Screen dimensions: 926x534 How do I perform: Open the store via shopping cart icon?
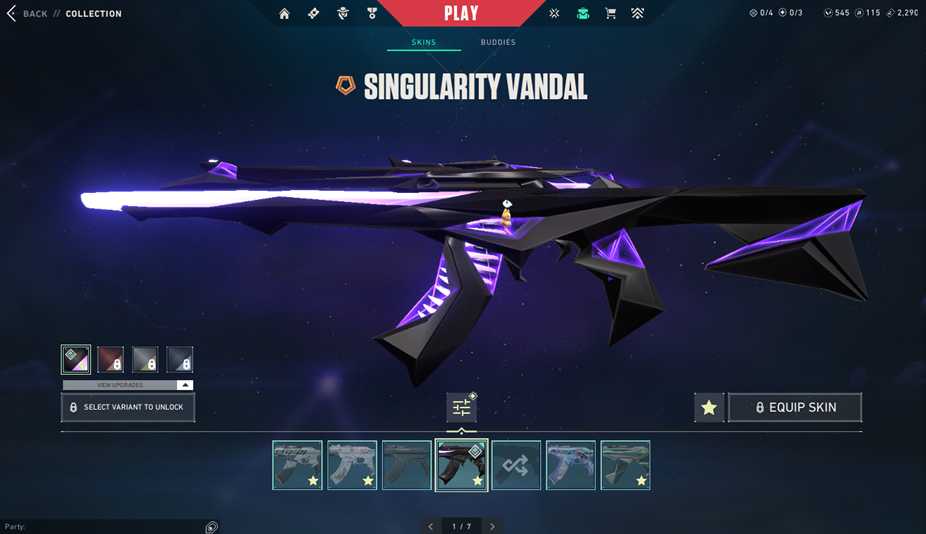coord(610,14)
